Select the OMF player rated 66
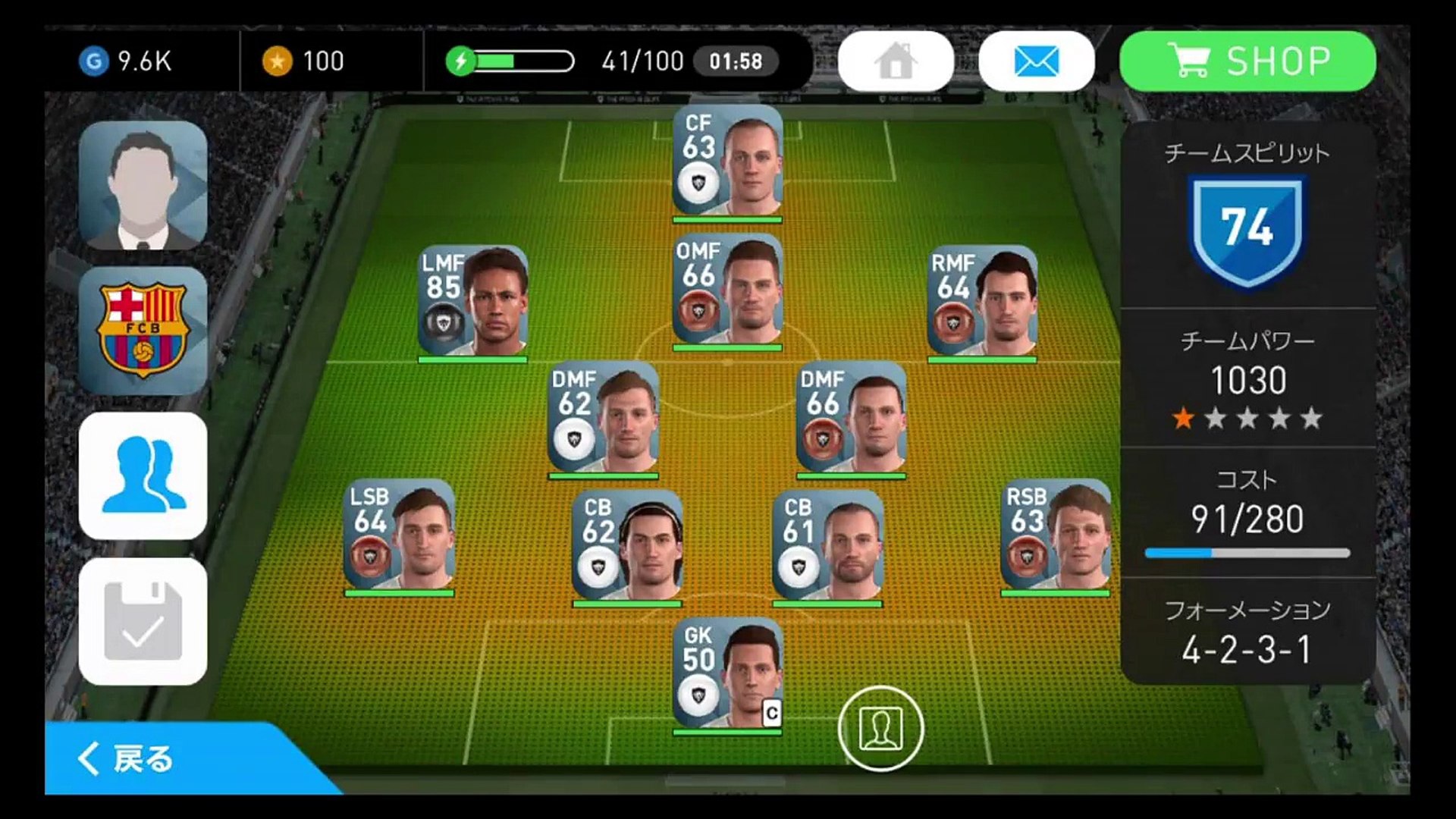Viewport: 1456px width, 819px height. click(727, 291)
